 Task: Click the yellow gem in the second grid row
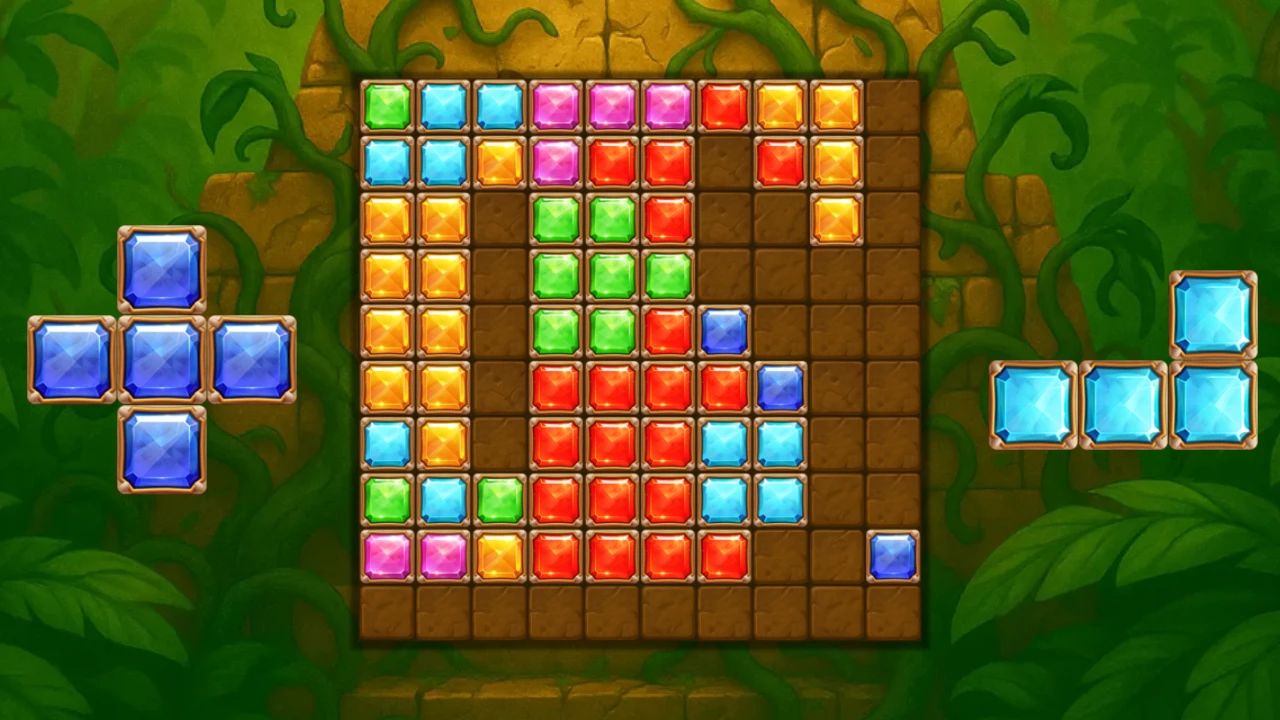[500, 163]
